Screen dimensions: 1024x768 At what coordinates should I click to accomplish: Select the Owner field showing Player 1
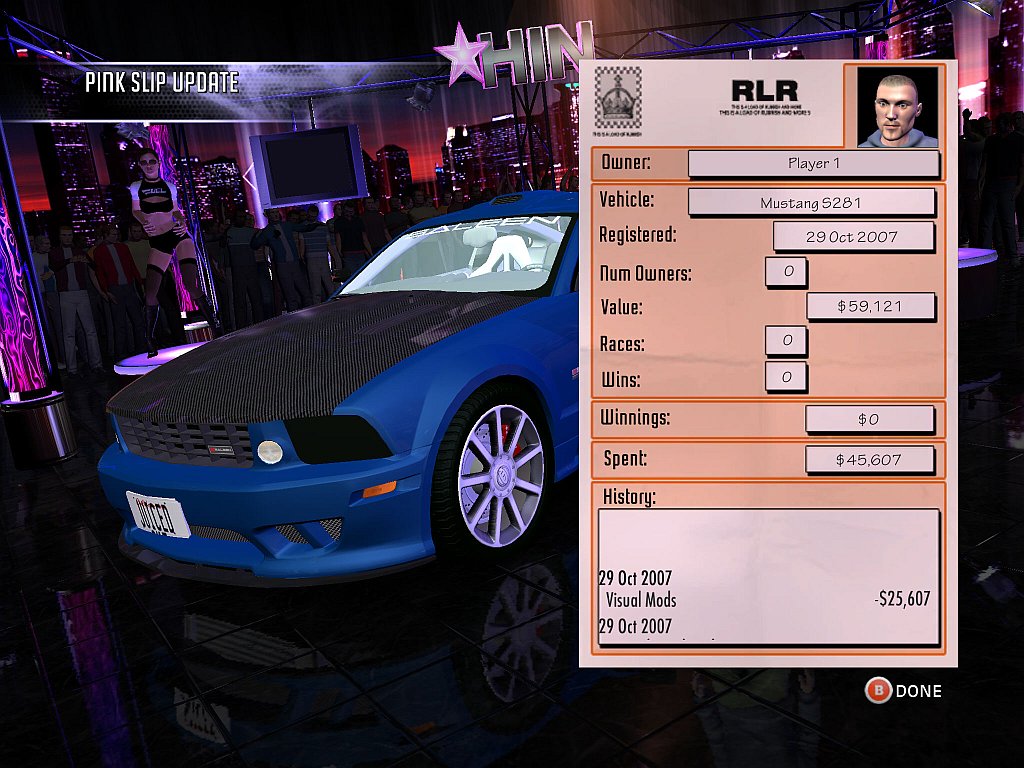point(813,163)
